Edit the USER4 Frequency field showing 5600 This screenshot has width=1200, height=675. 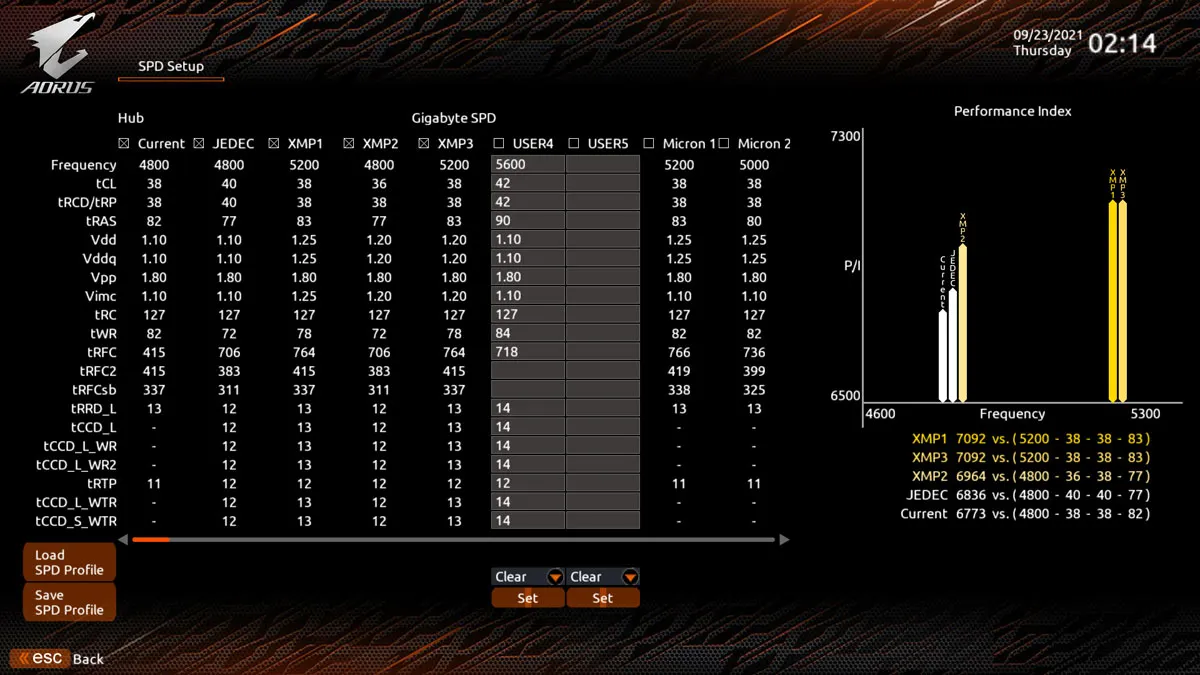click(528, 165)
